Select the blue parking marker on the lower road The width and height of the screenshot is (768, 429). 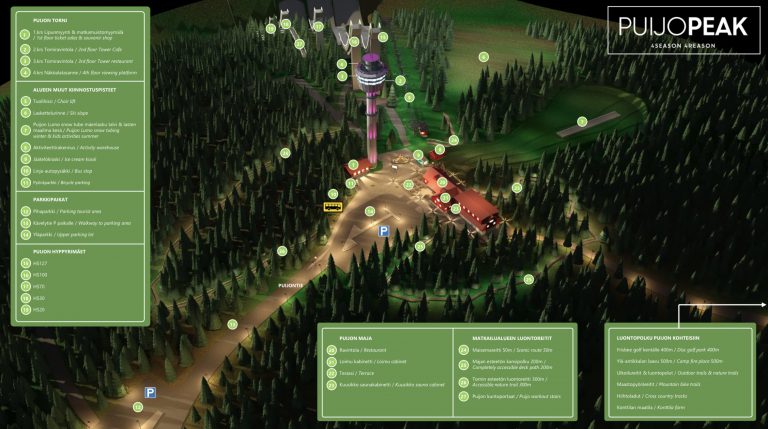click(151, 393)
